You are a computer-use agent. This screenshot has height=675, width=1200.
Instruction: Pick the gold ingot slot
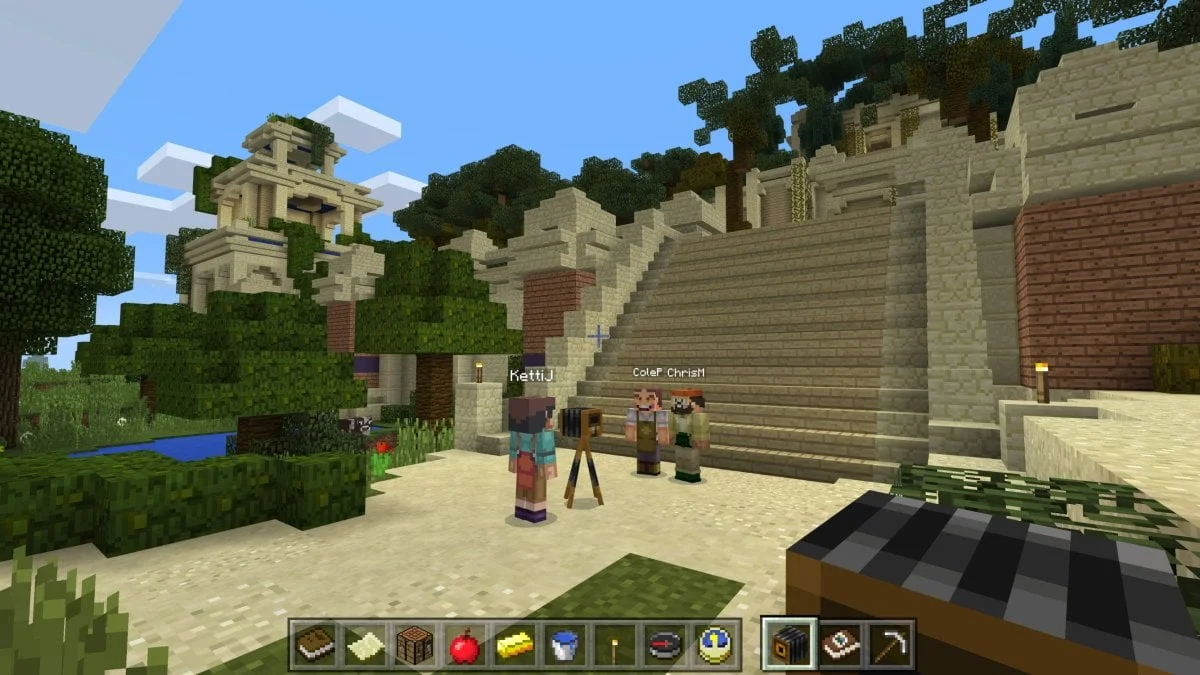514,644
